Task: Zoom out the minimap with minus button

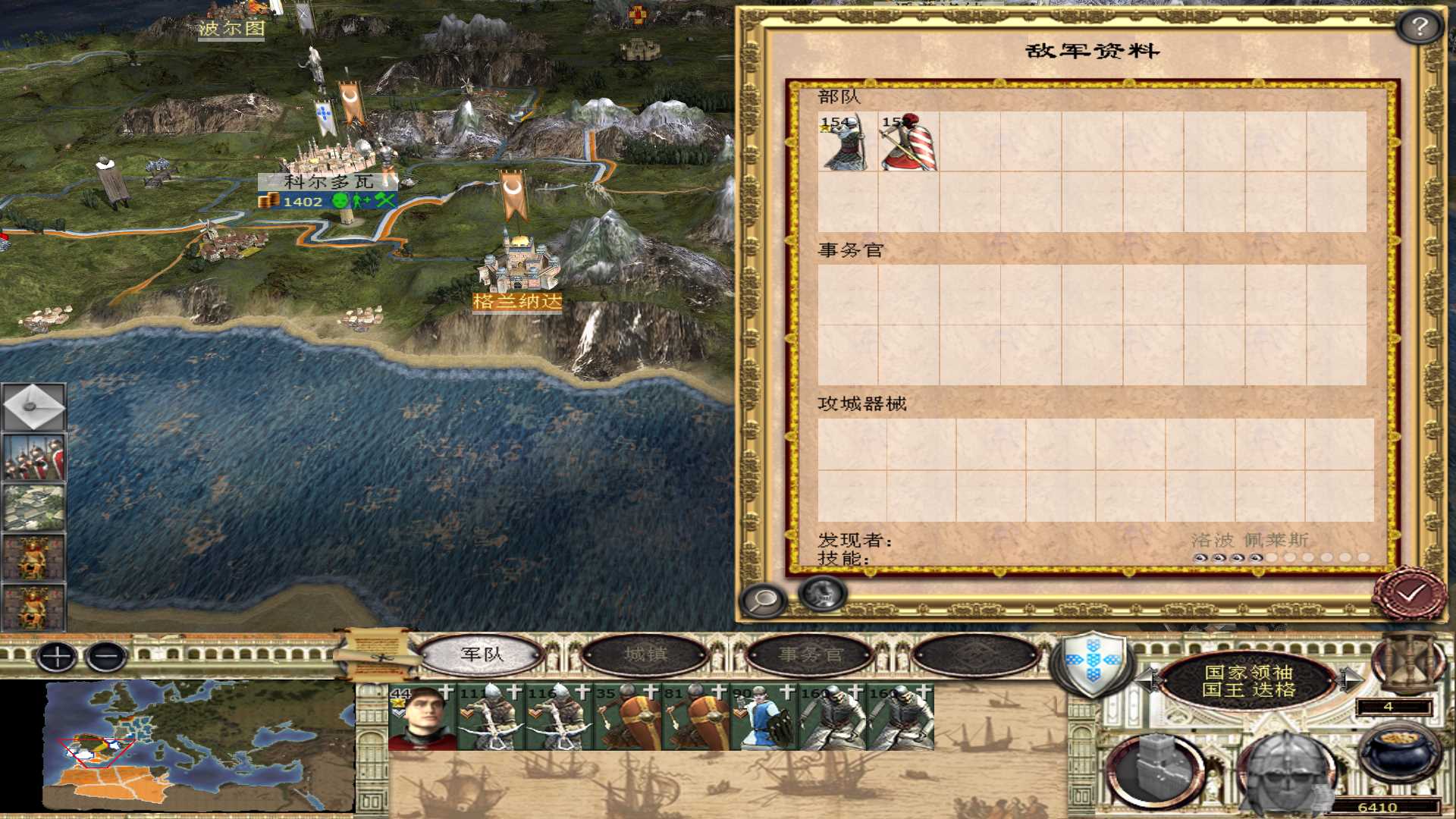Action: click(x=107, y=657)
